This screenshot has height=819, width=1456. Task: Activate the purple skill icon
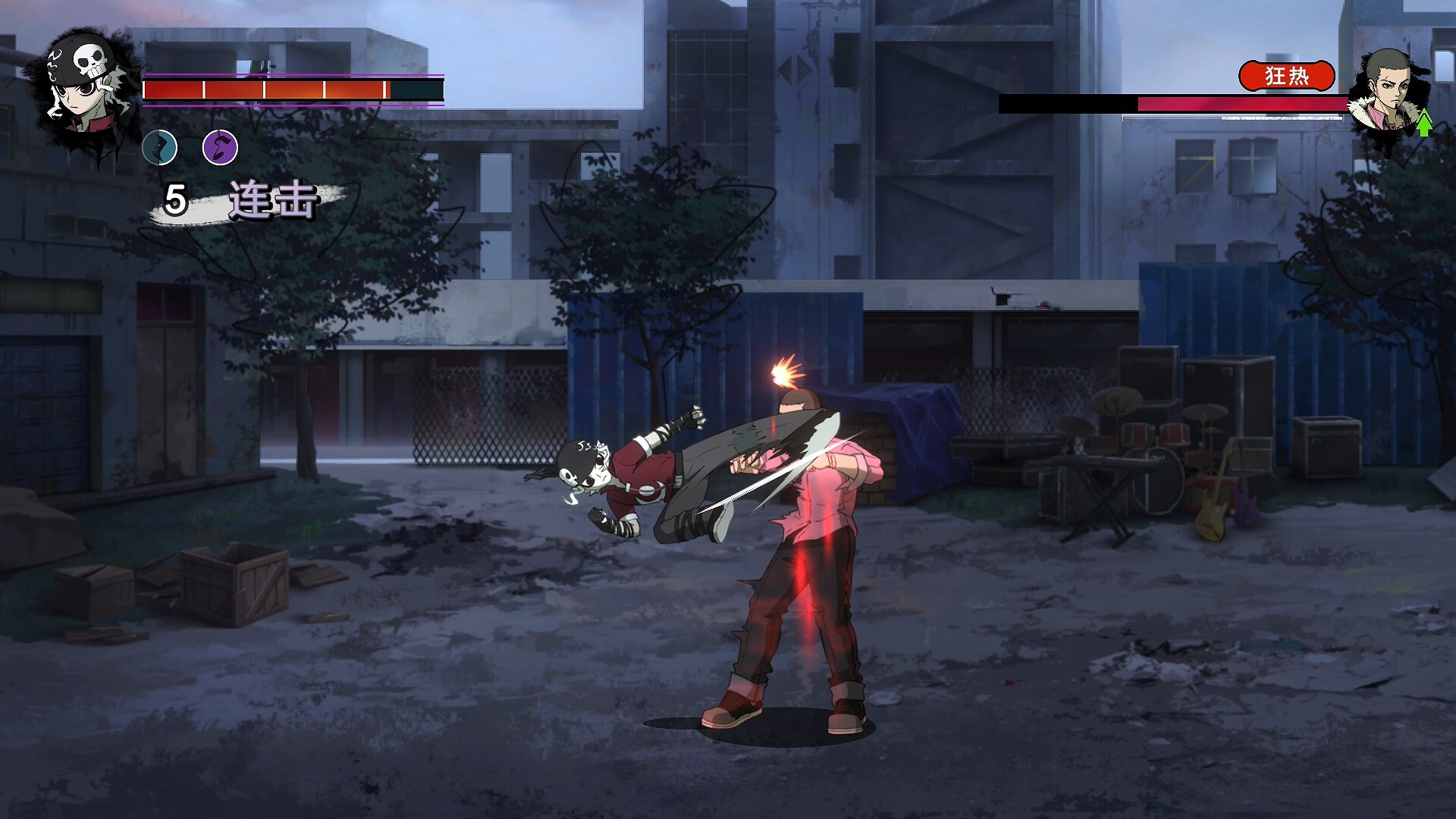point(220,147)
